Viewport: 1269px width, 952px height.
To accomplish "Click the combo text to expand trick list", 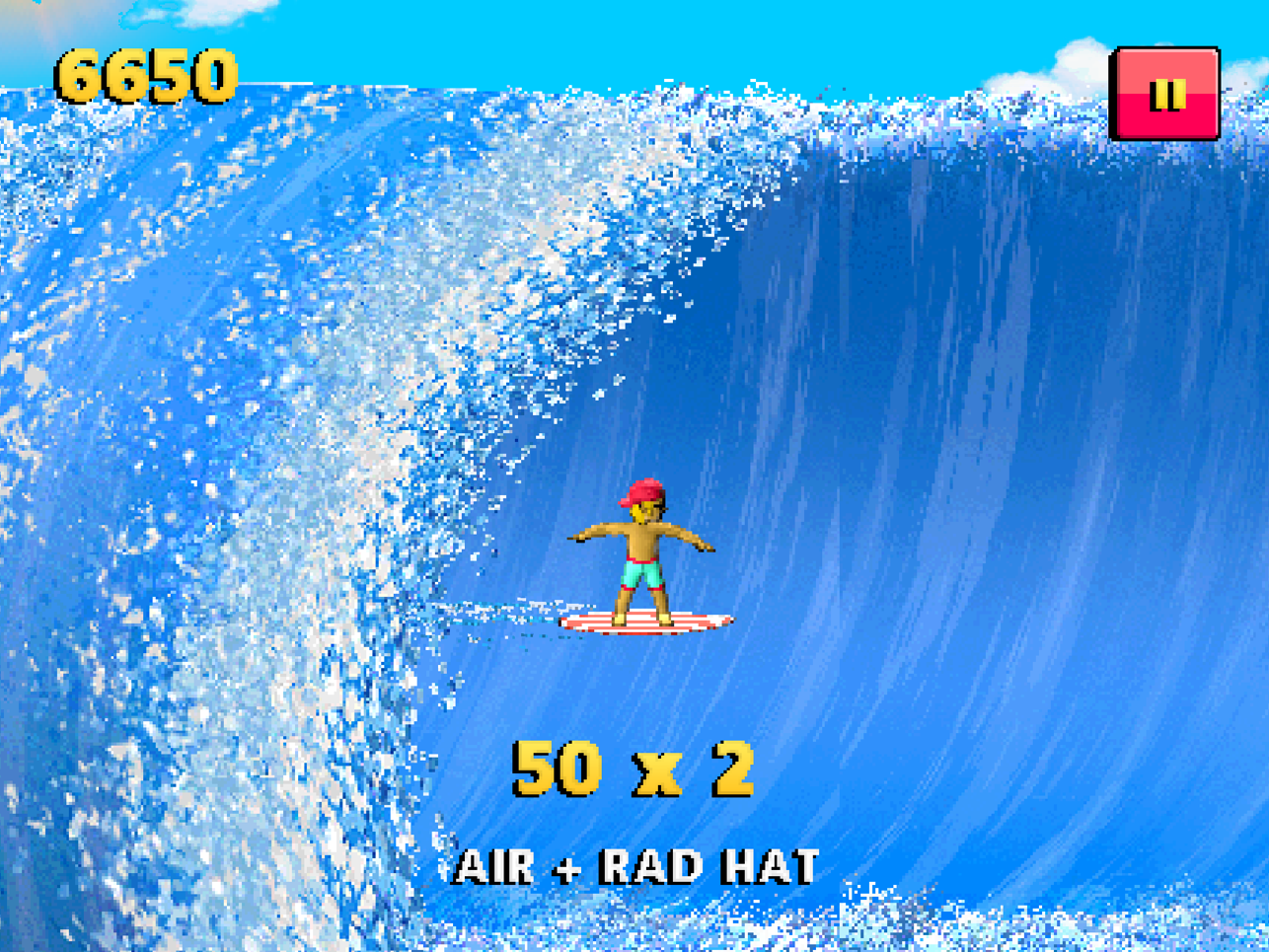I will pos(634,863).
